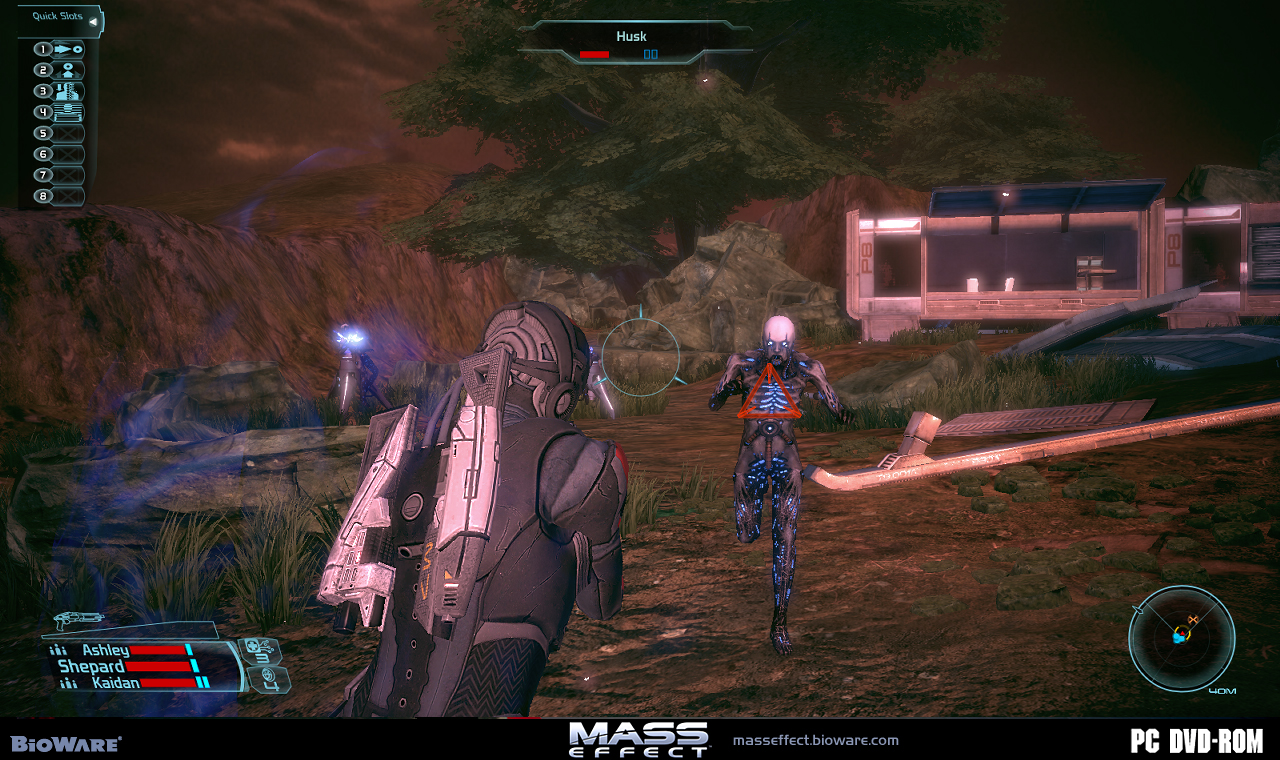The height and width of the screenshot is (760, 1280).
Task: Trigger quick slot 3 ability icon
Action: point(68,91)
